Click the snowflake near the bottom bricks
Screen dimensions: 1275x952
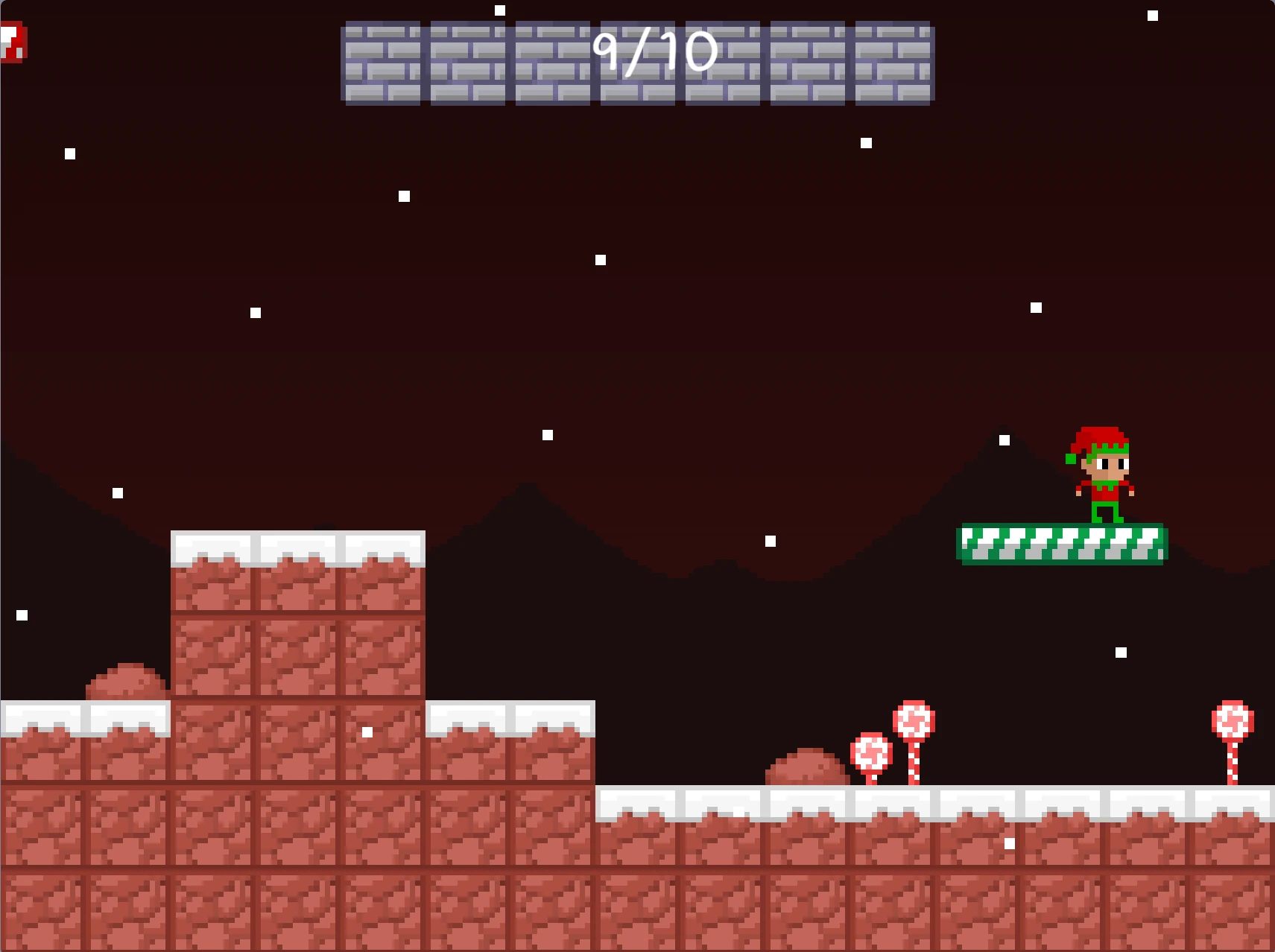[x=1010, y=842]
